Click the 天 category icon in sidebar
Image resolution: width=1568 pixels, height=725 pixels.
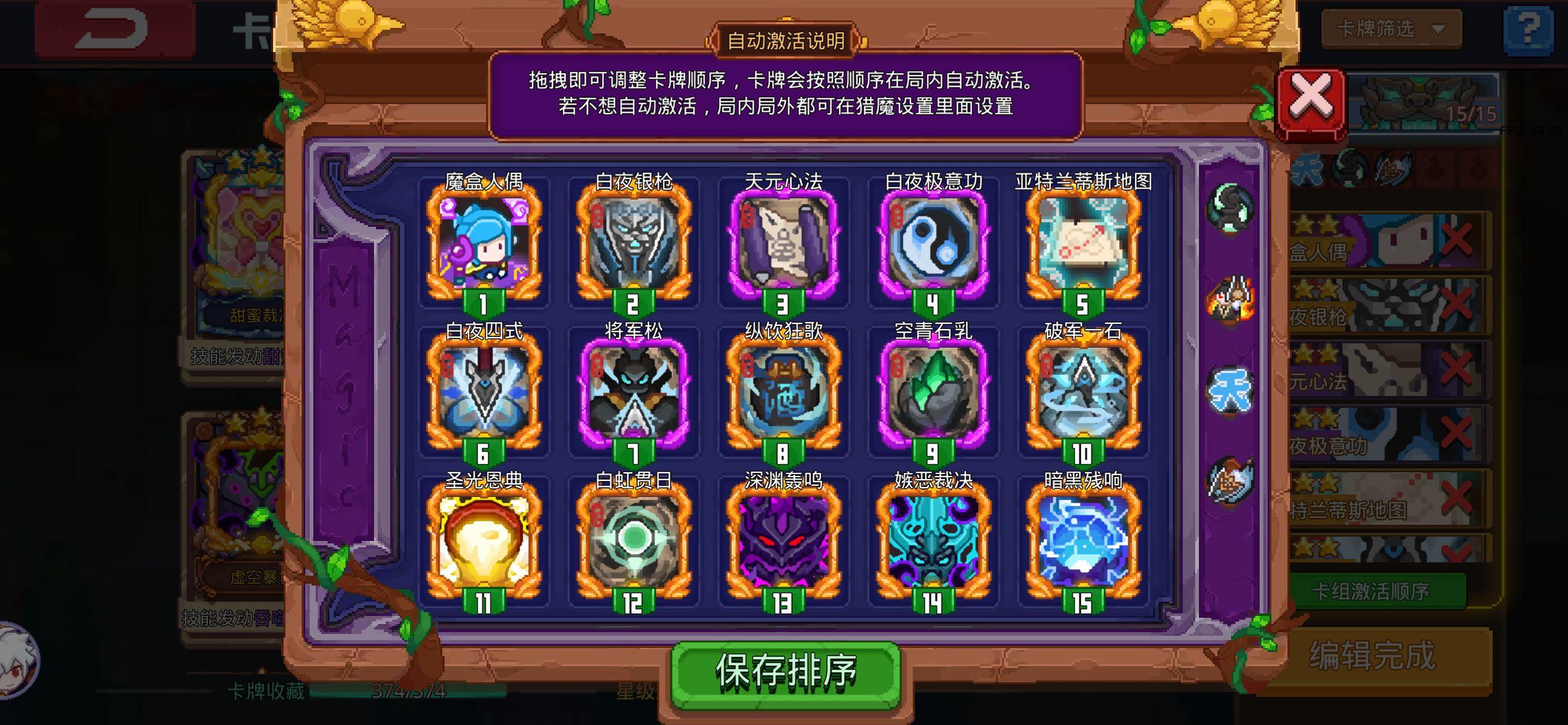(x=1232, y=389)
